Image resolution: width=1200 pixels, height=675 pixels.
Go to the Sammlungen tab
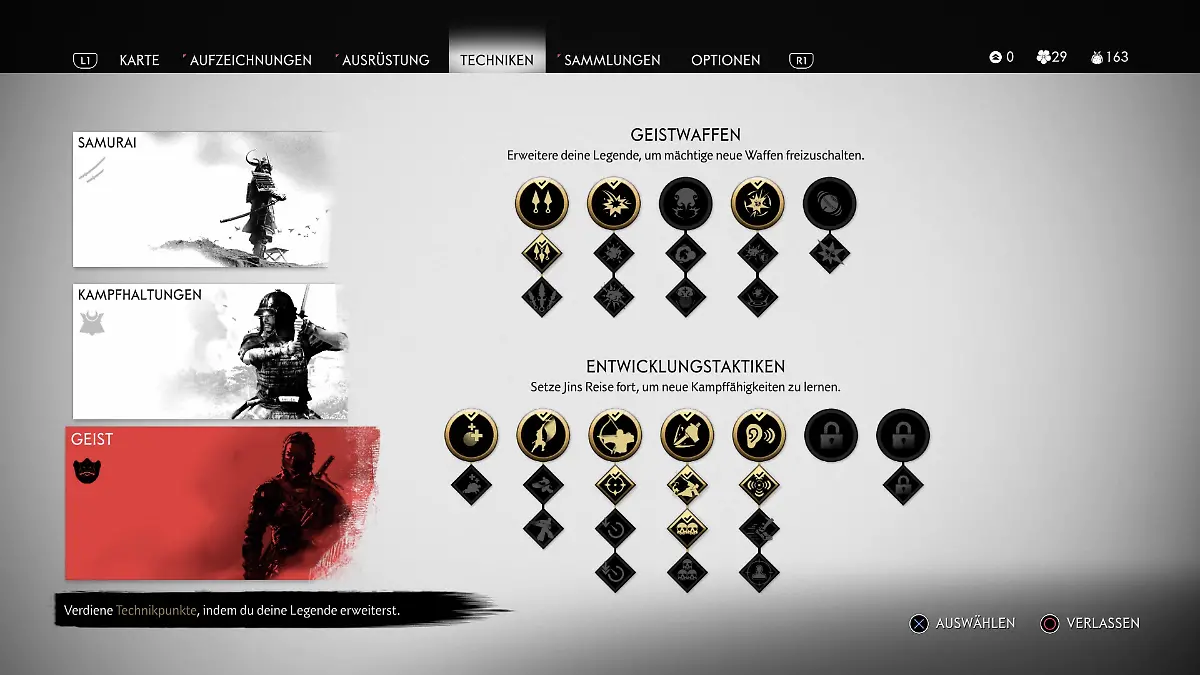[x=612, y=60]
